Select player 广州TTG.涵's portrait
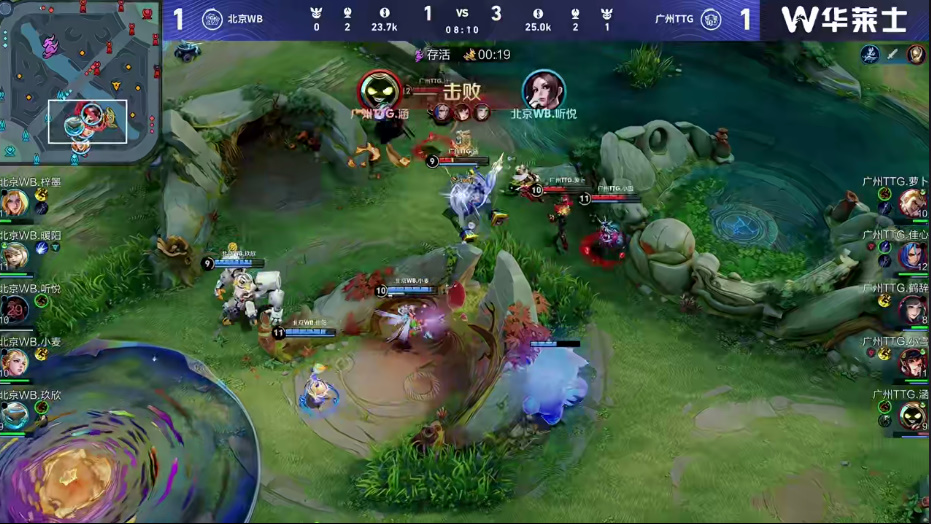This screenshot has height=524, width=931. (x=911, y=415)
